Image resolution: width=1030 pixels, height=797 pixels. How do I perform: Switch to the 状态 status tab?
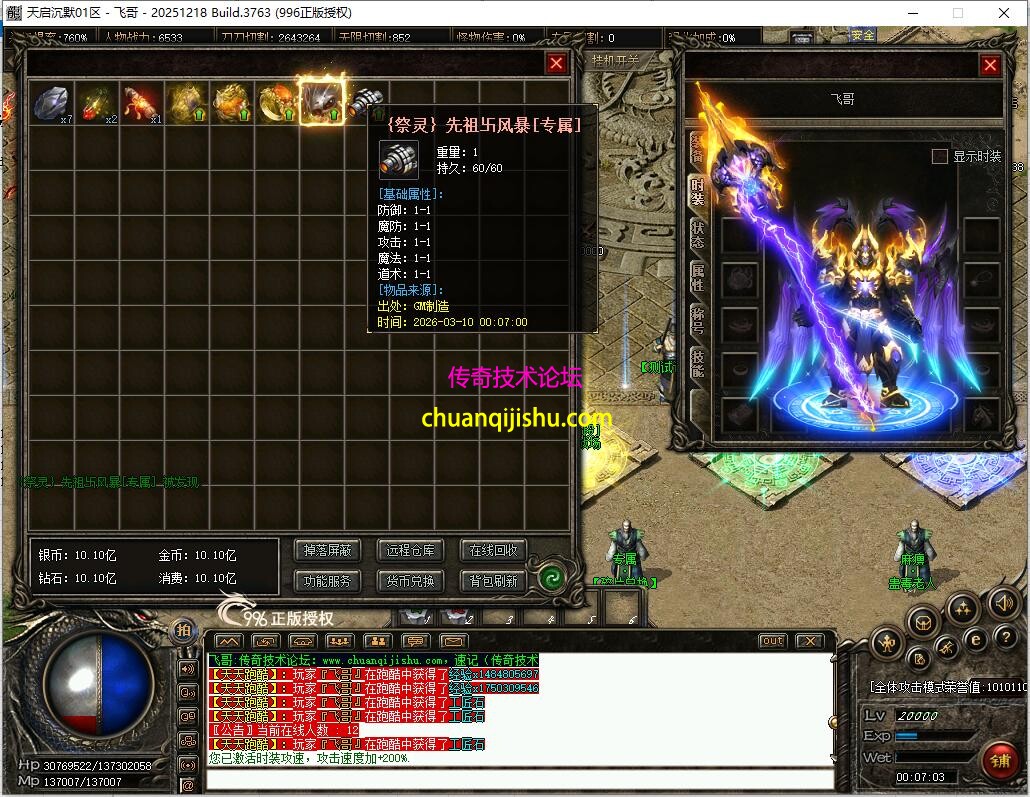click(697, 235)
